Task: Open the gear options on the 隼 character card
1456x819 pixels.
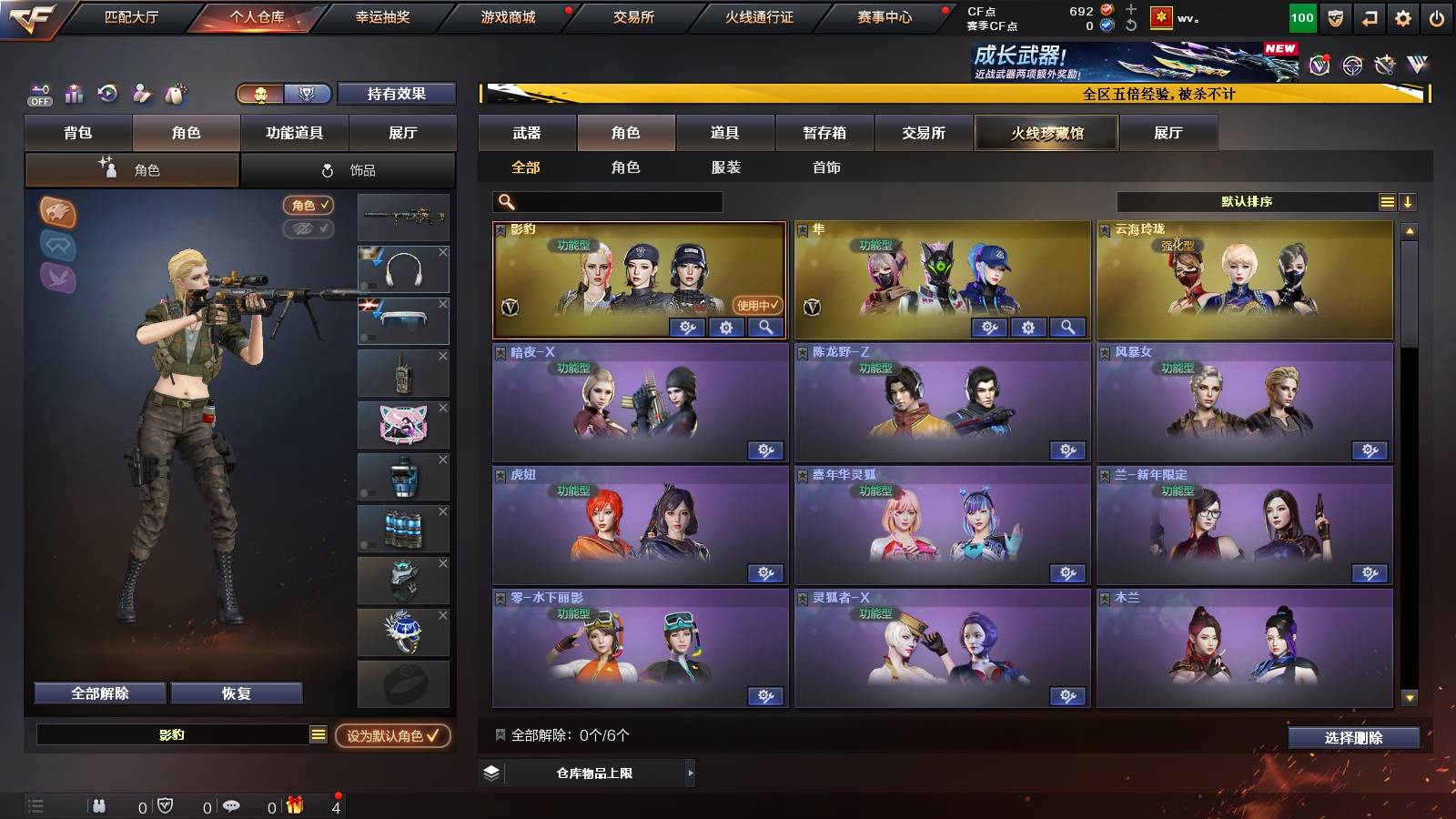Action: [1026, 327]
